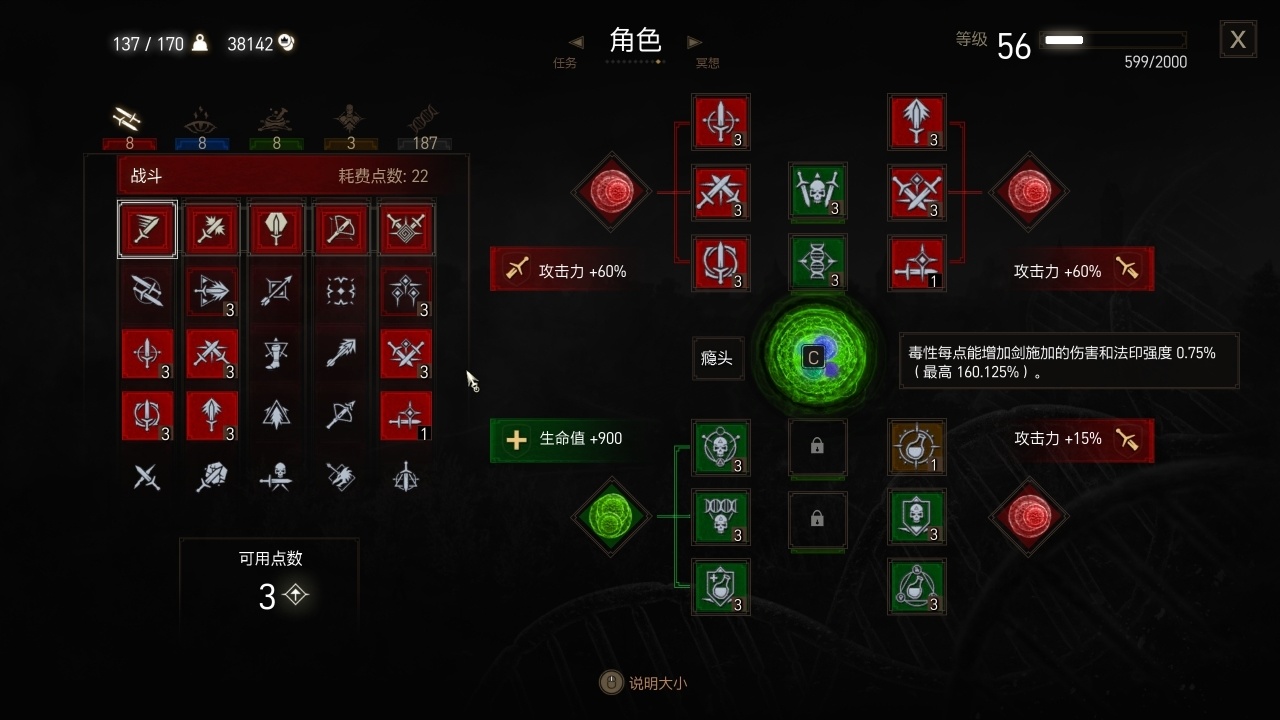
Task: Open the Alchemy skill tree (cauldron icon)
Action: (x=276, y=120)
